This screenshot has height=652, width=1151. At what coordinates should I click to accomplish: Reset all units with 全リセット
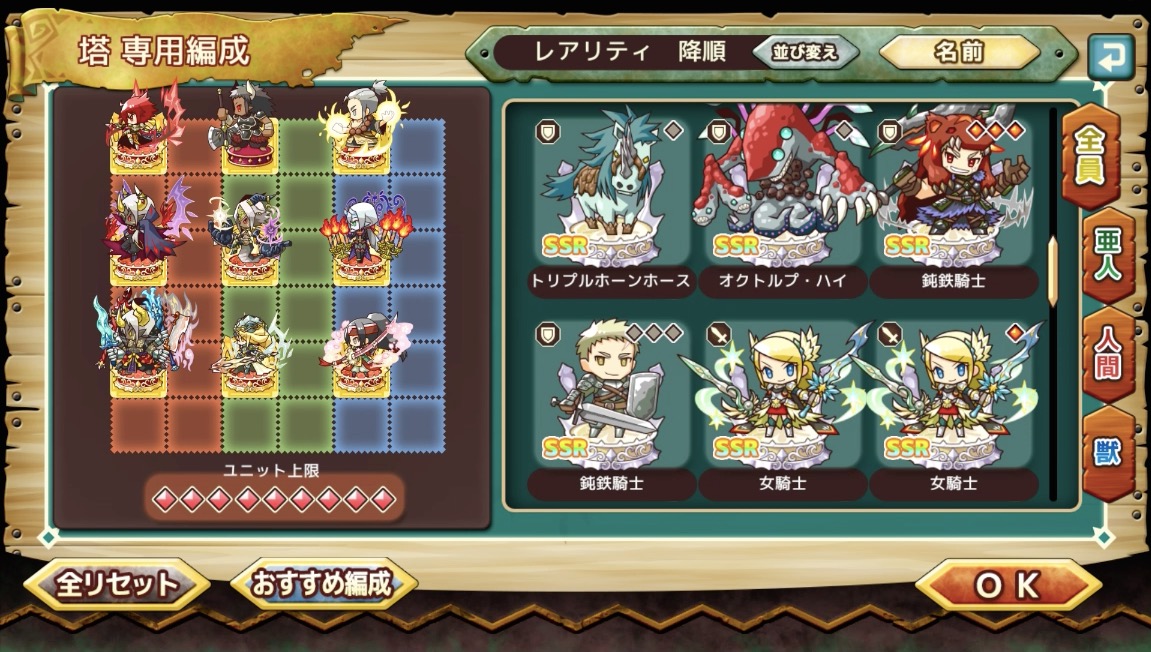[116, 585]
